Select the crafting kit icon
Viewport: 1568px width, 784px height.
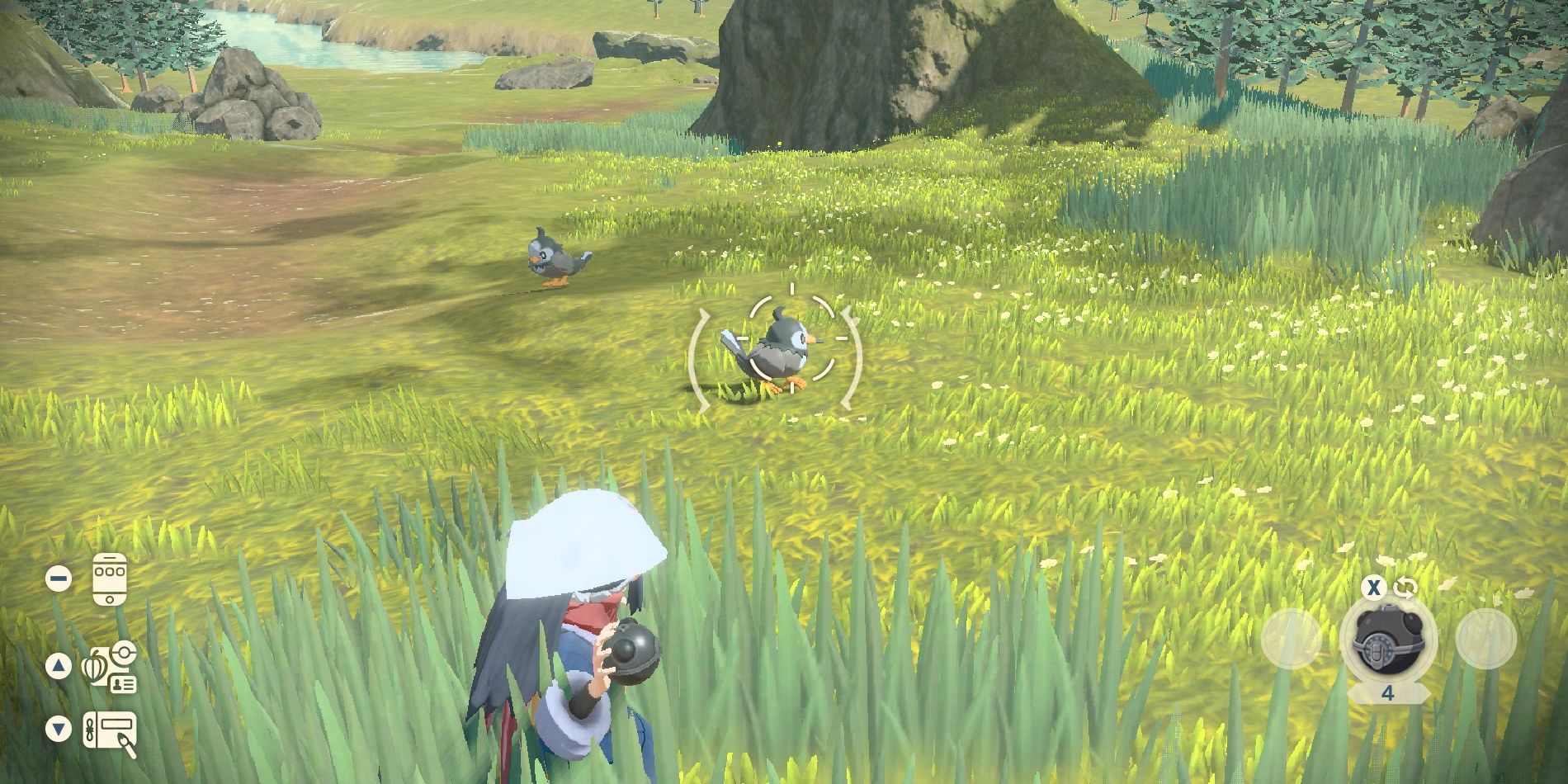click(110, 729)
